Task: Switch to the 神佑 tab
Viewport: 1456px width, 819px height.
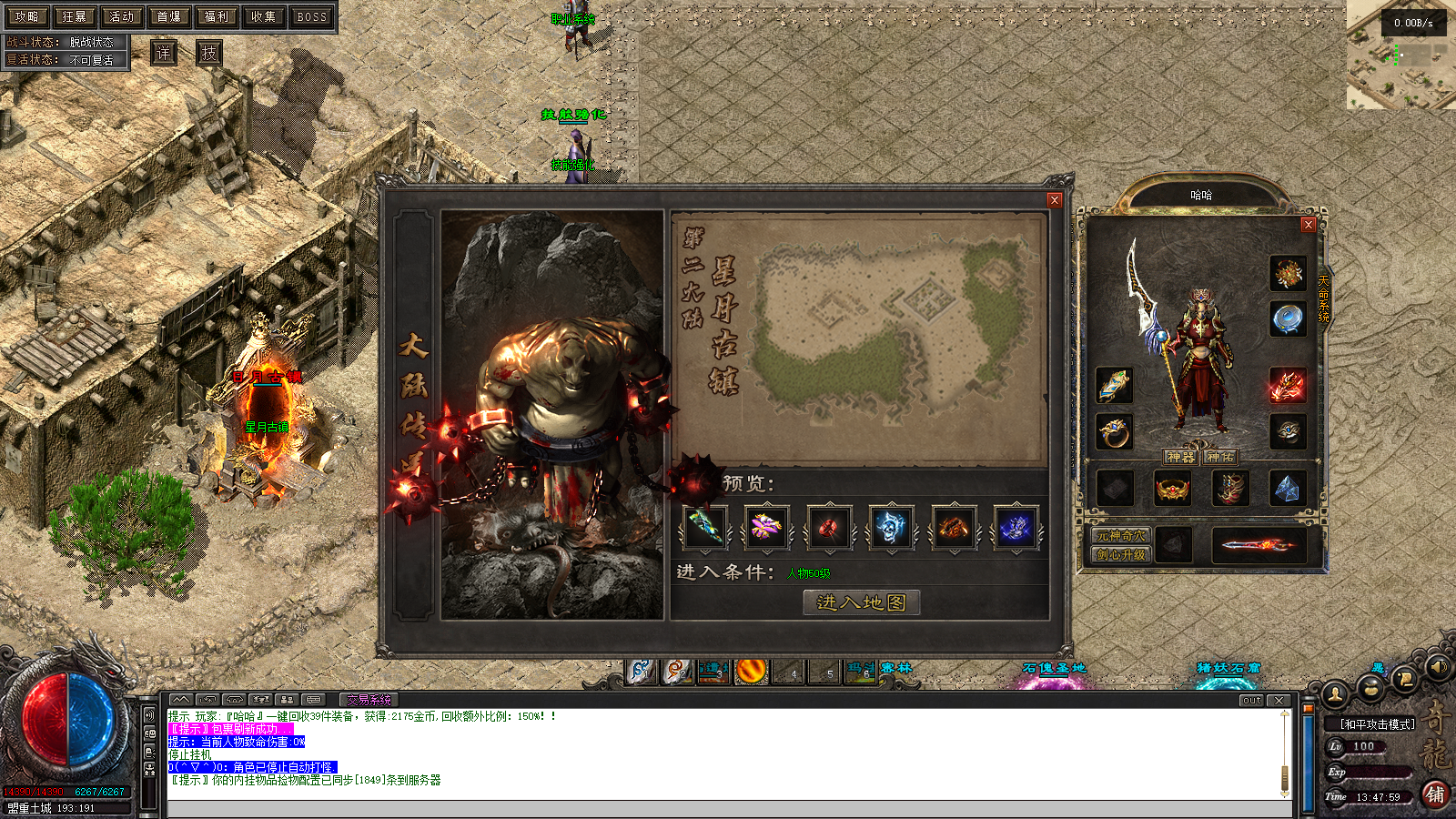Action: tap(1220, 457)
